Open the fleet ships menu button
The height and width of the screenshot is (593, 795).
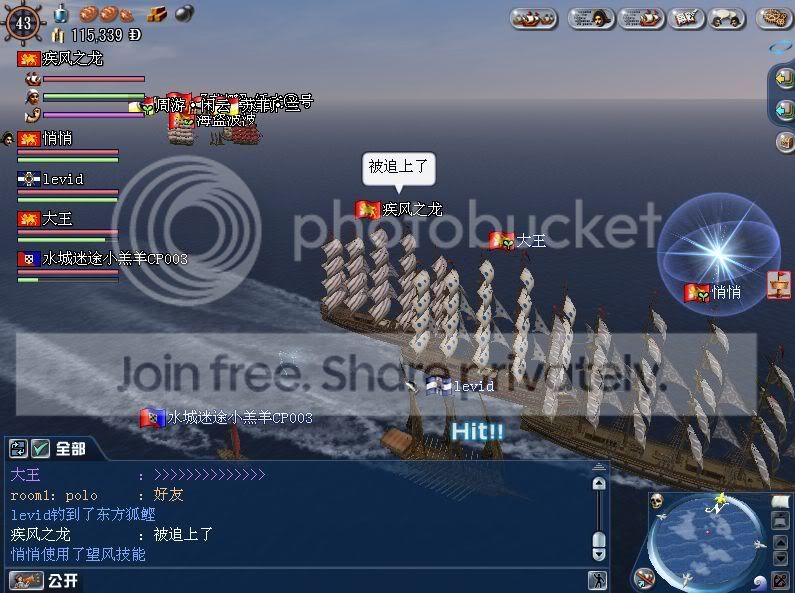coord(534,18)
